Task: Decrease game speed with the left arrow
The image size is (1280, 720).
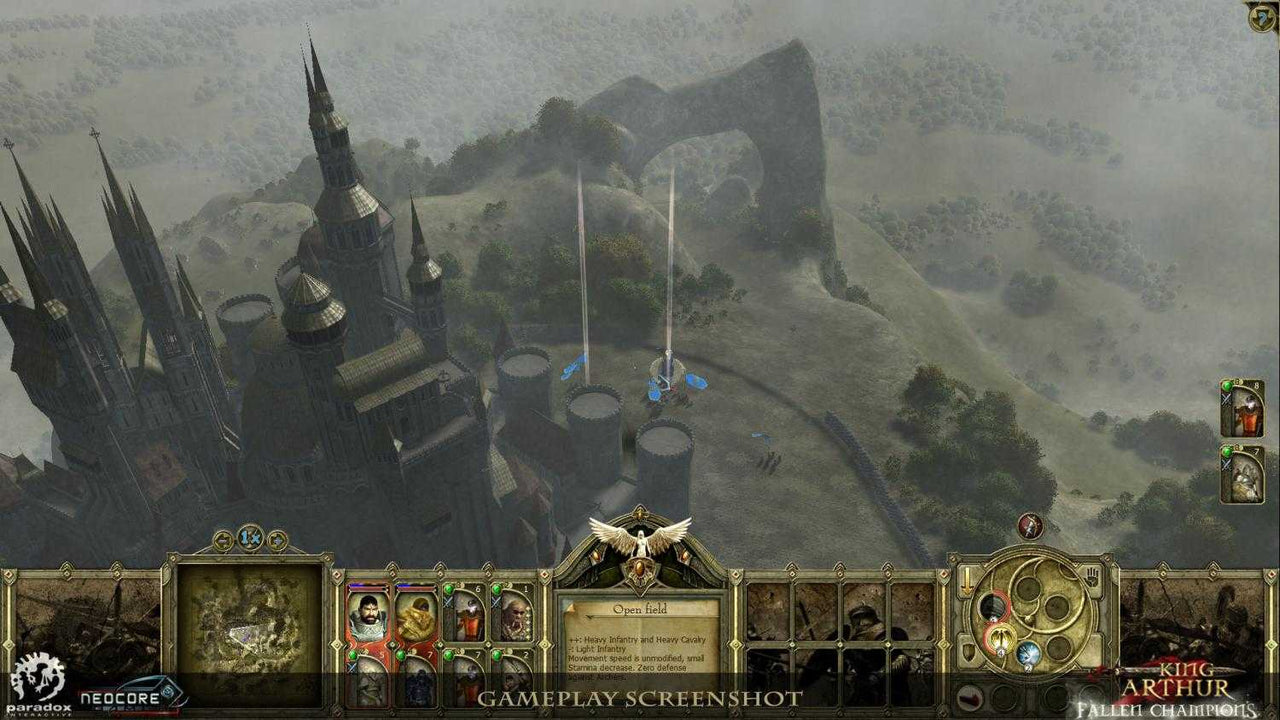Action: [x=223, y=539]
